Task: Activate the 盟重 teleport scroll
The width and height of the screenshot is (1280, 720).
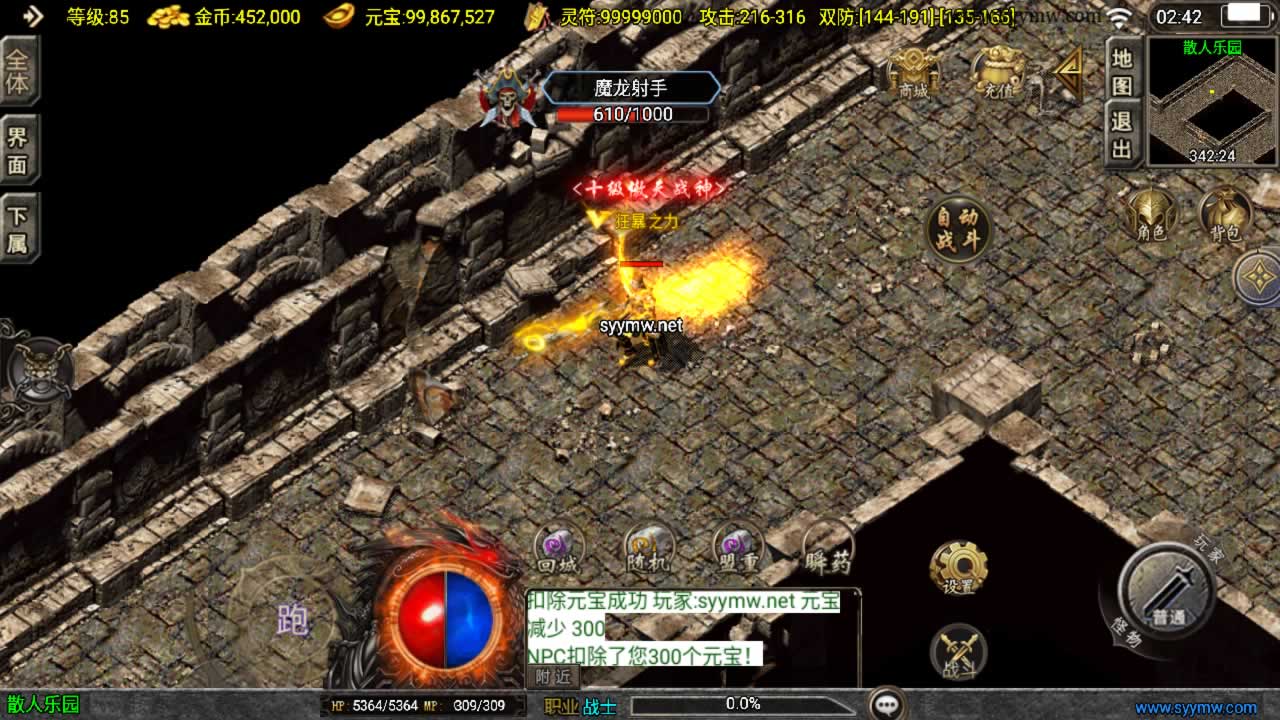Action: click(738, 549)
